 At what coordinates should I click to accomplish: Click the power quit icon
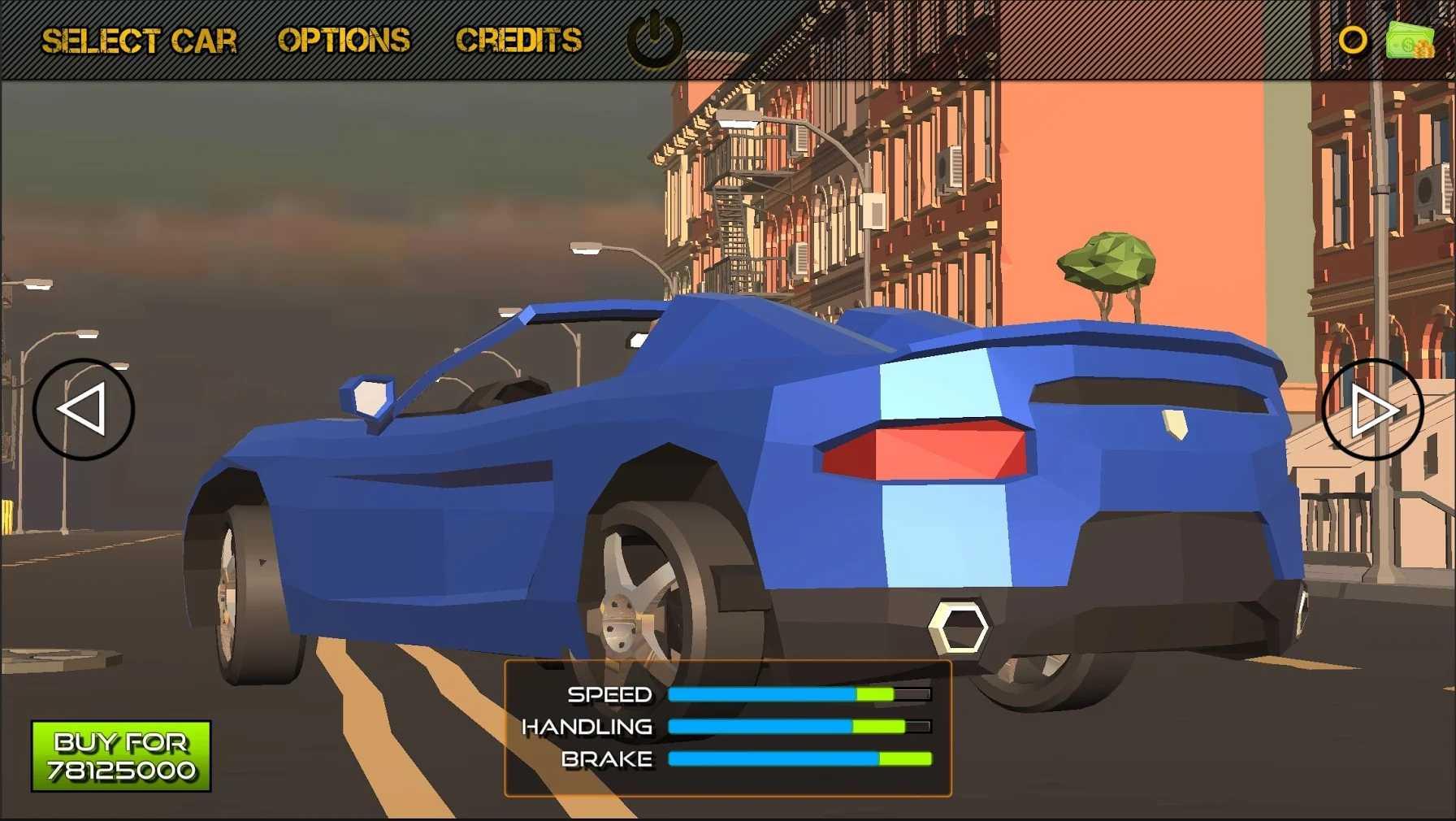[654, 39]
